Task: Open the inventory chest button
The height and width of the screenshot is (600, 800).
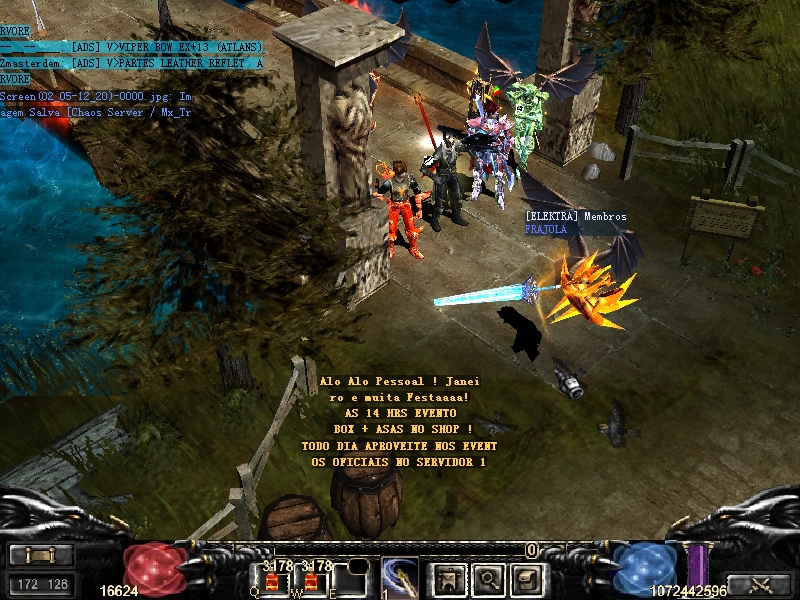Action: [x=528, y=577]
